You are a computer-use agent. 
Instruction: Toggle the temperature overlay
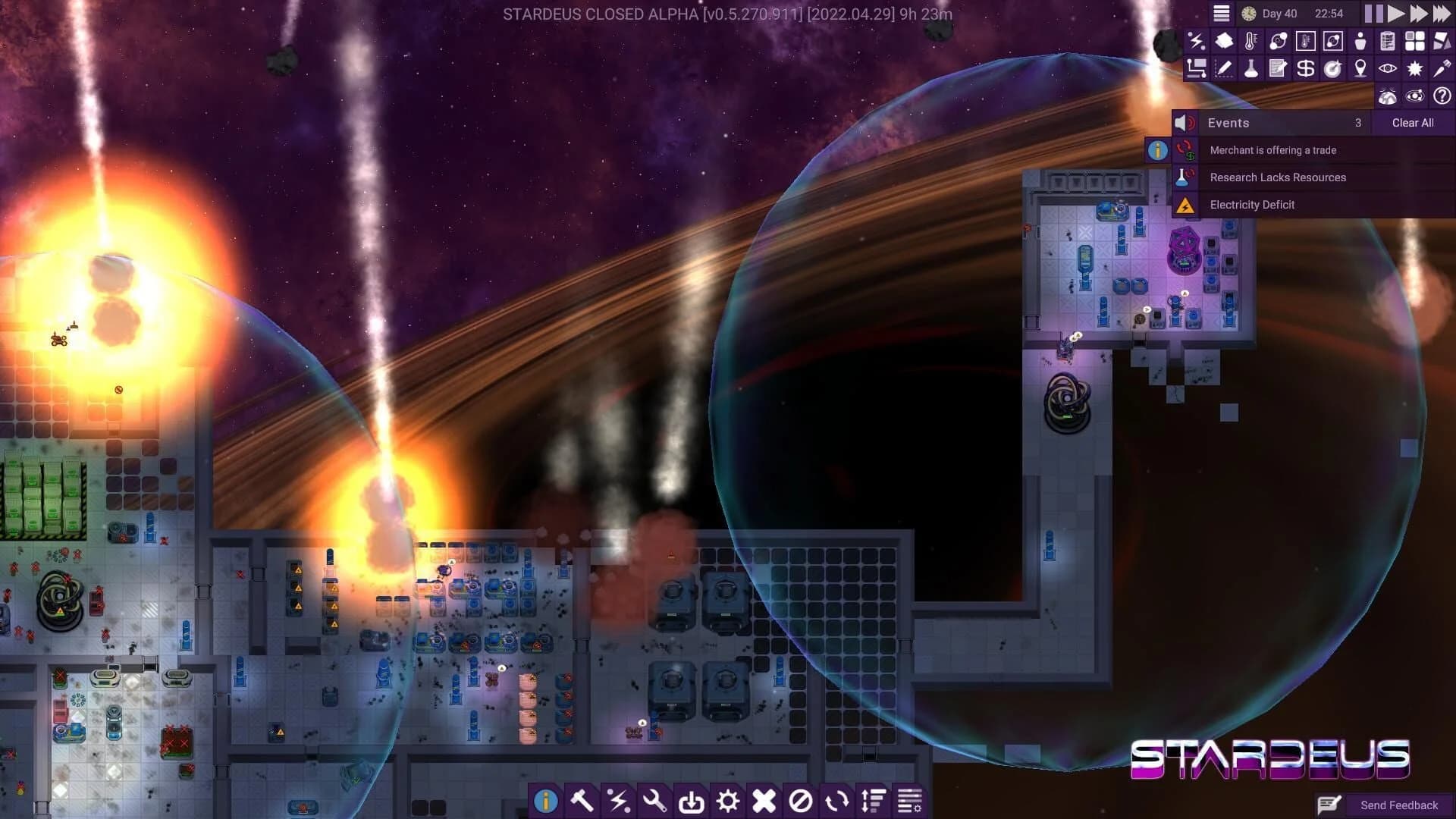(1251, 41)
